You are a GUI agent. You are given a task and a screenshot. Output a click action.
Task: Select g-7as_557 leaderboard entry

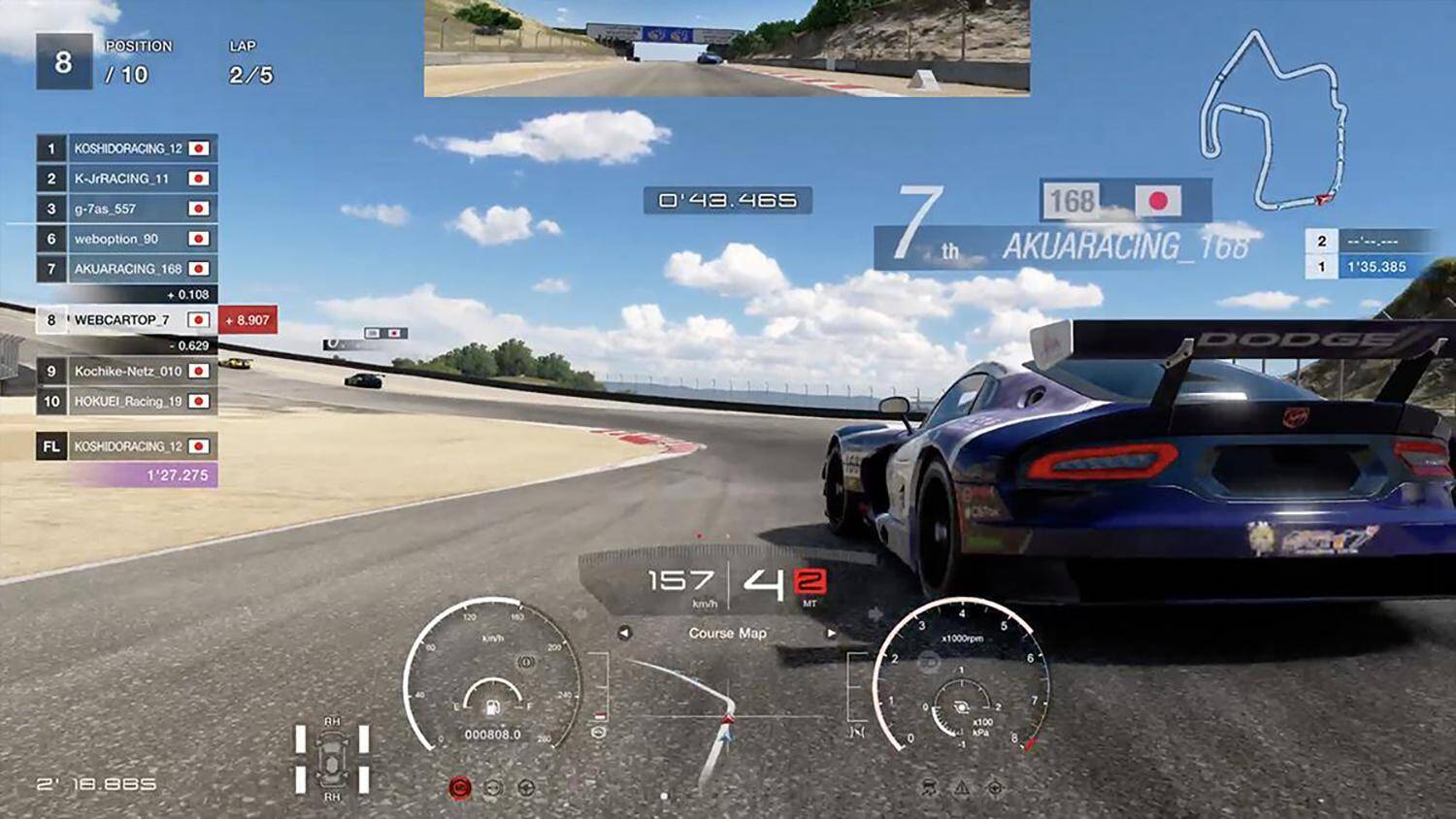127,209
